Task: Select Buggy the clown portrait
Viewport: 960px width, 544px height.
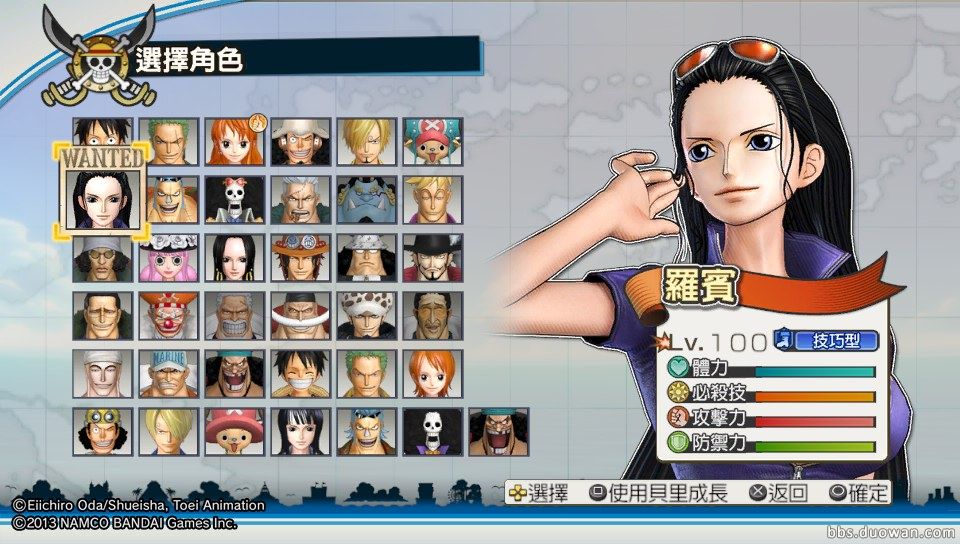Action: (166, 316)
